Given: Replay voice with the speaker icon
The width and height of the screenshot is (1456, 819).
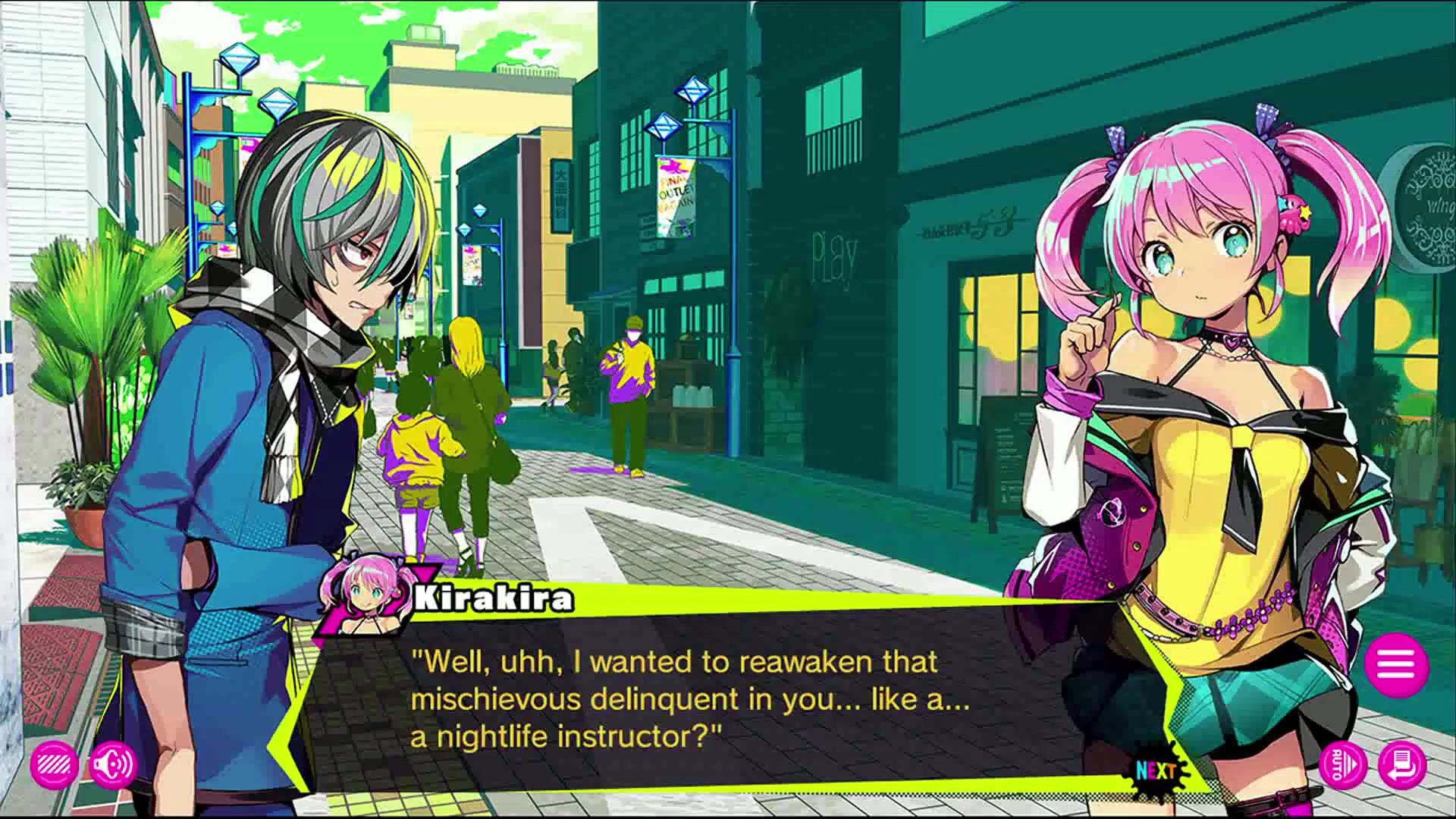Looking at the screenshot, I should coord(113,766).
